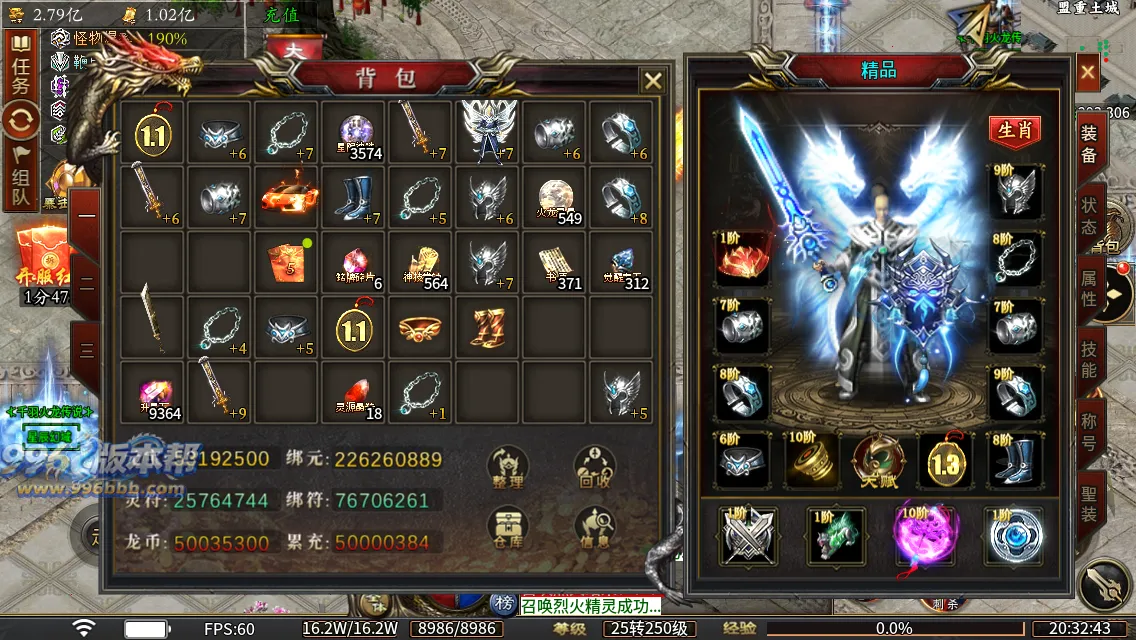This screenshot has width=1136, height=640.
Task: Click the red envelope in the bag
Action: 288,262
